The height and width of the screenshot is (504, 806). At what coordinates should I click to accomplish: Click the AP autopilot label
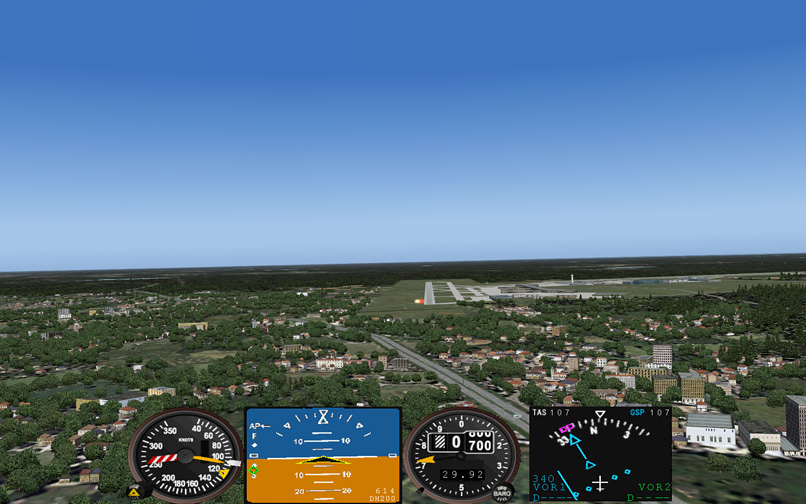[255, 426]
